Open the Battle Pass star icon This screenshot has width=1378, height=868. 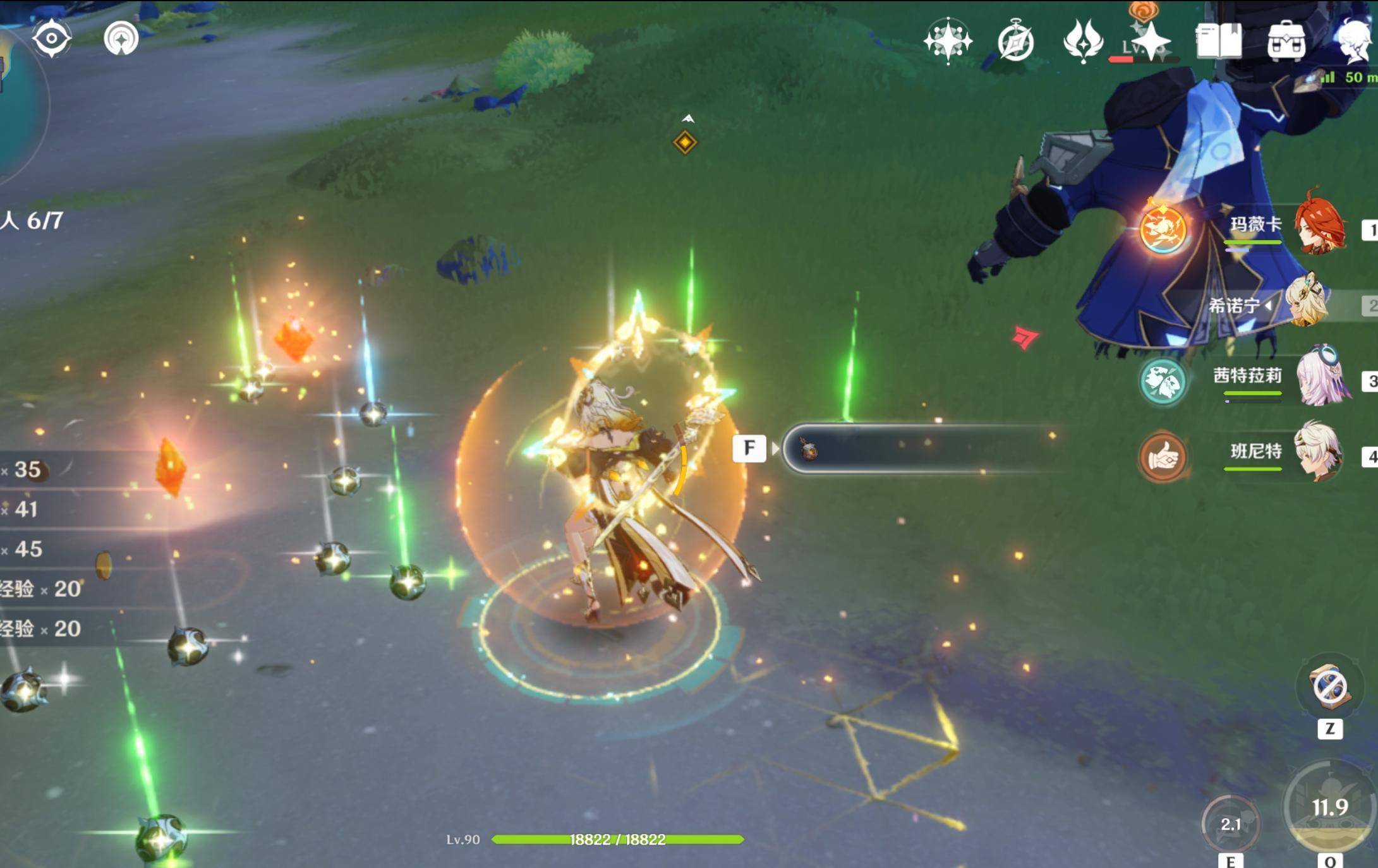click(x=1150, y=42)
